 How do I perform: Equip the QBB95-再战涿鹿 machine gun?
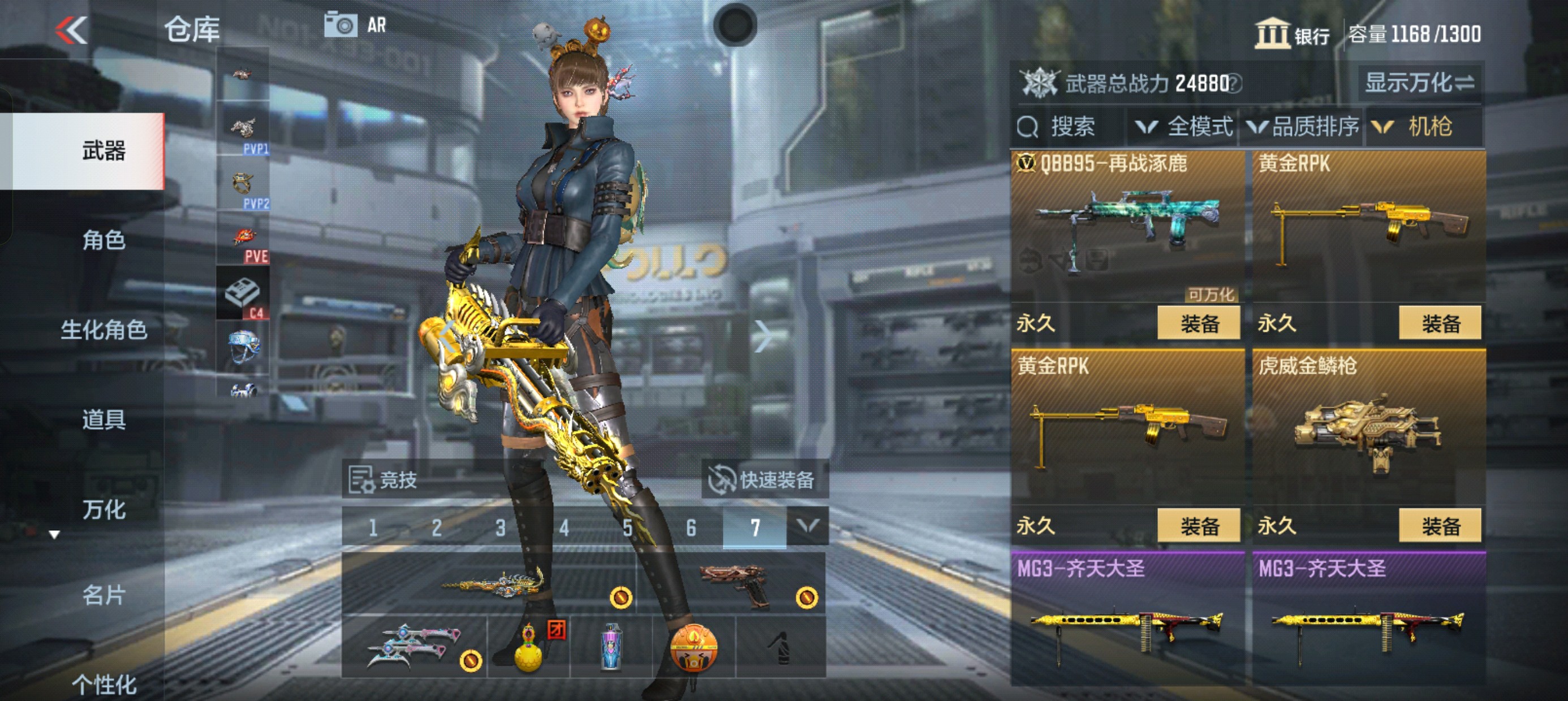pyautogui.click(x=1198, y=323)
